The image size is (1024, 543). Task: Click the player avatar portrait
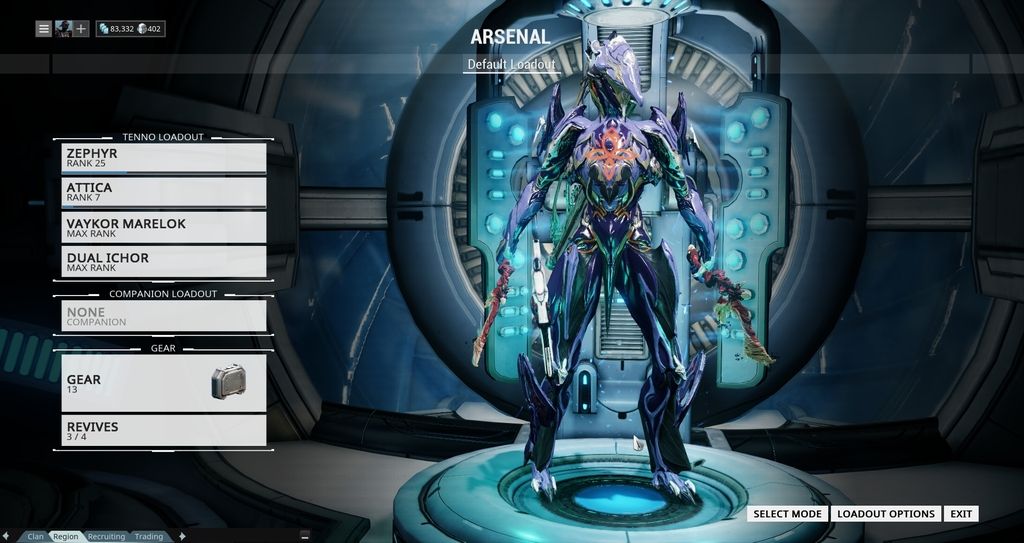63,29
